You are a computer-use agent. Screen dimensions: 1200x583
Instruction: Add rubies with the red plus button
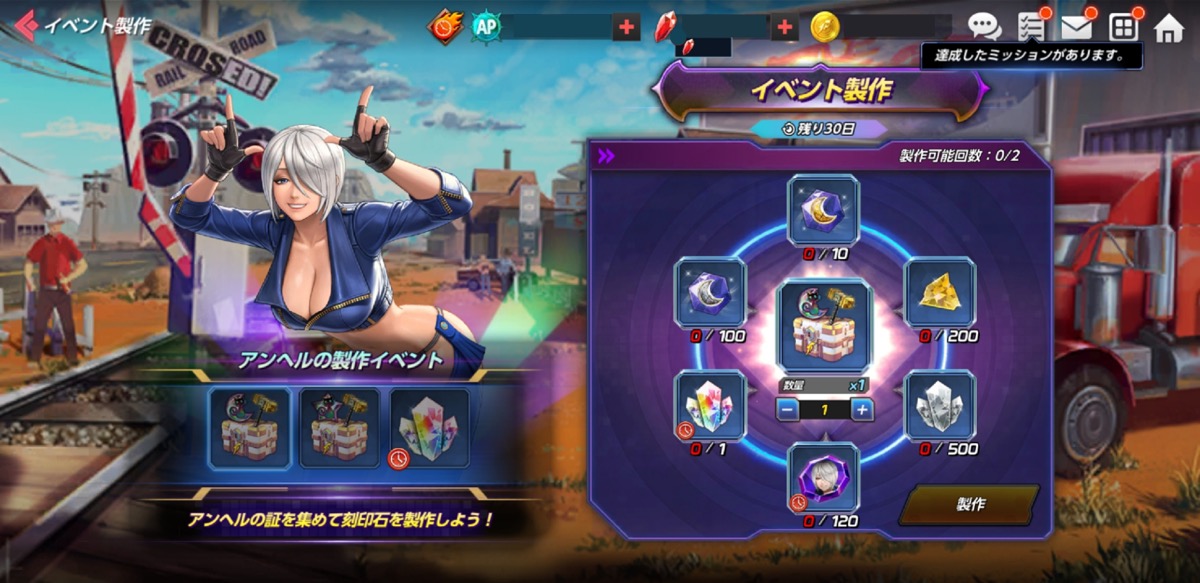tap(785, 27)
